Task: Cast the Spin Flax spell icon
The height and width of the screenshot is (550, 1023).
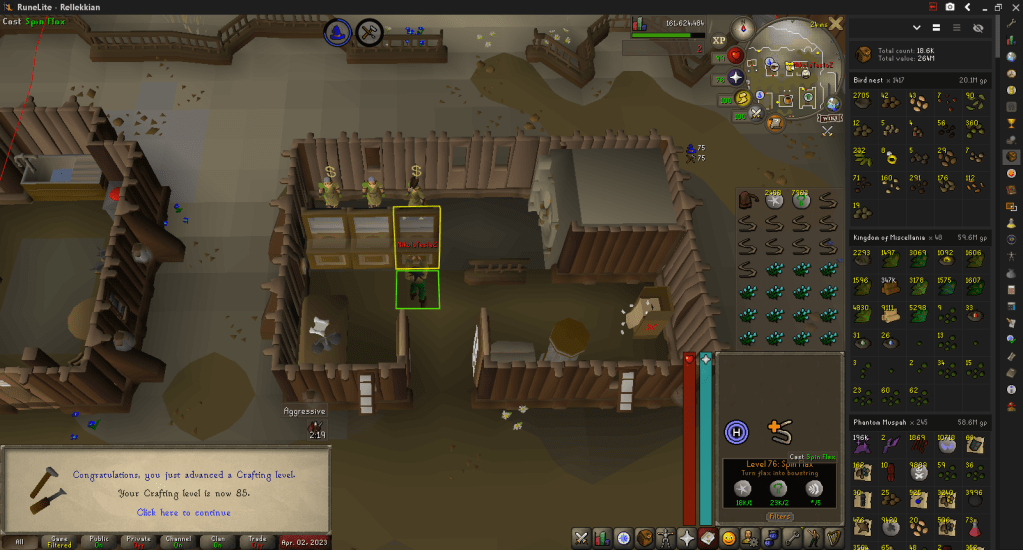Action: point(780,432)
